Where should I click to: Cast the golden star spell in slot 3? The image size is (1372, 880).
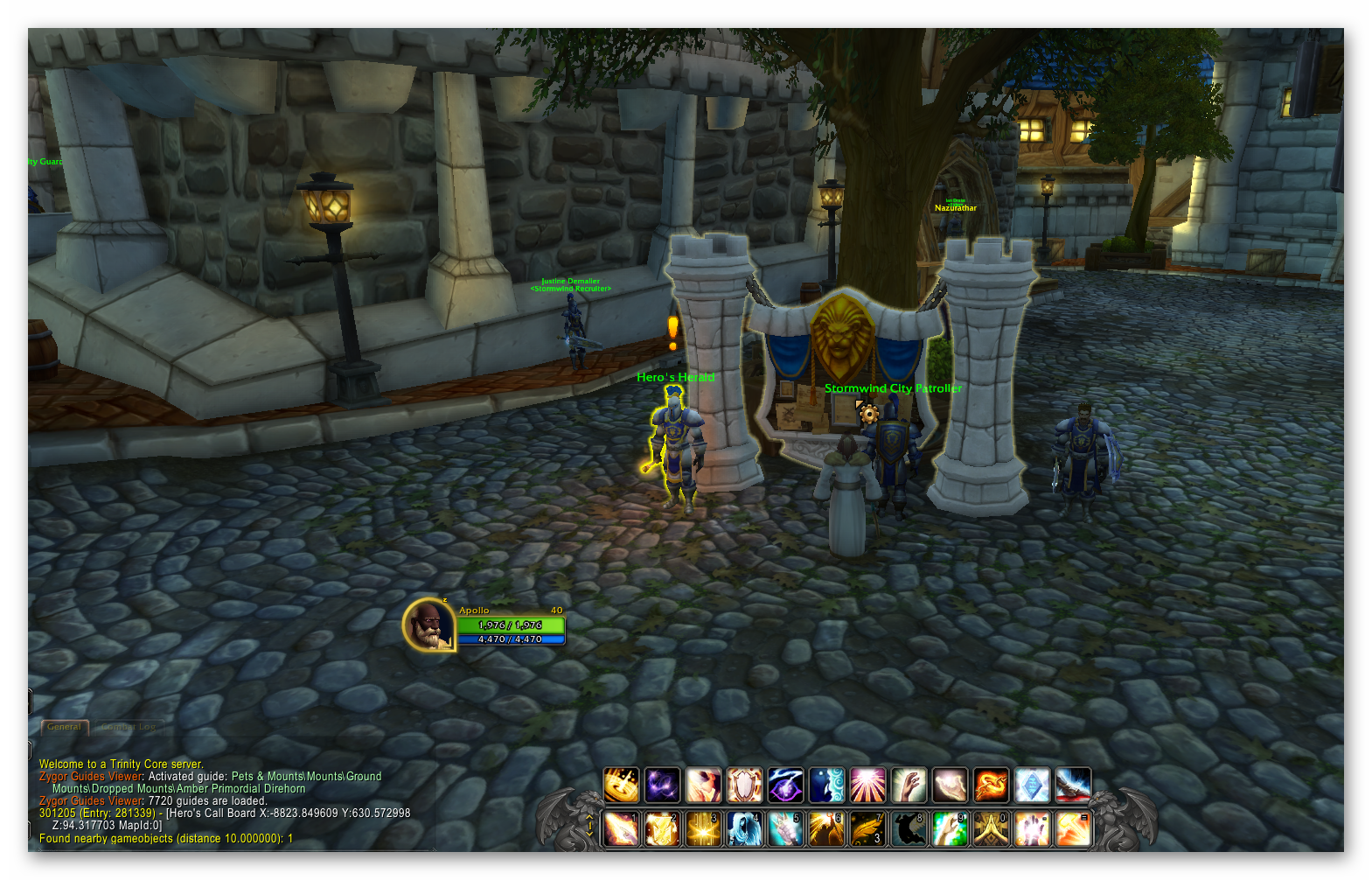[705, 827]
